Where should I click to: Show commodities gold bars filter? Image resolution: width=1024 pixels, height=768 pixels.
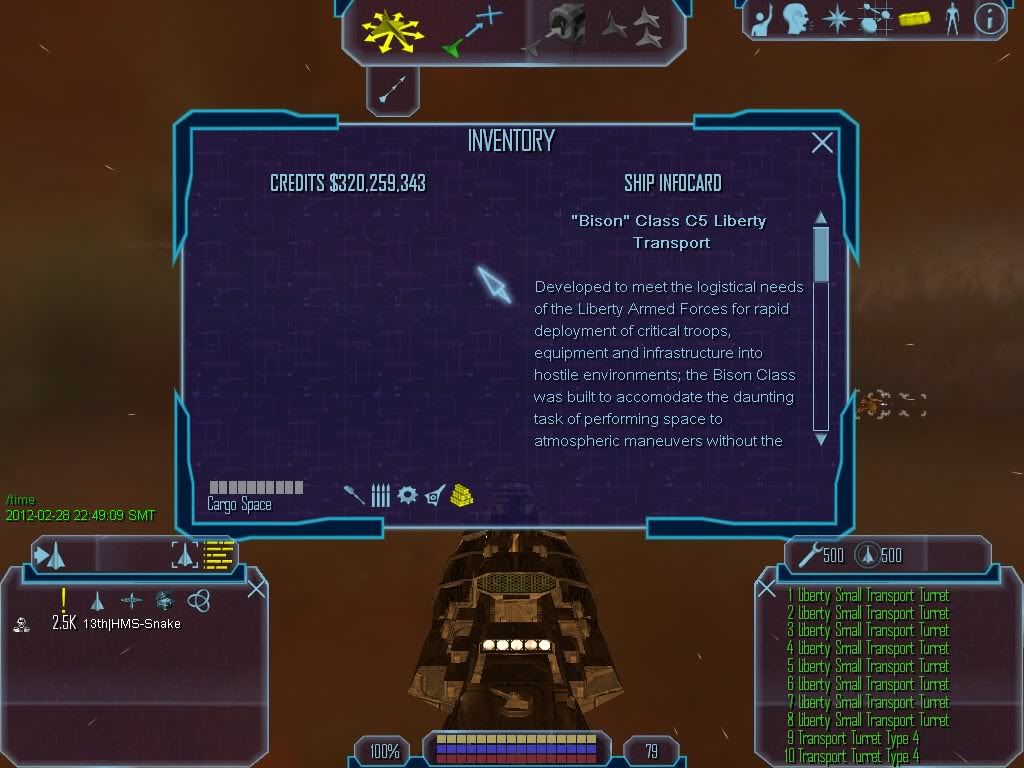point(461,495)
